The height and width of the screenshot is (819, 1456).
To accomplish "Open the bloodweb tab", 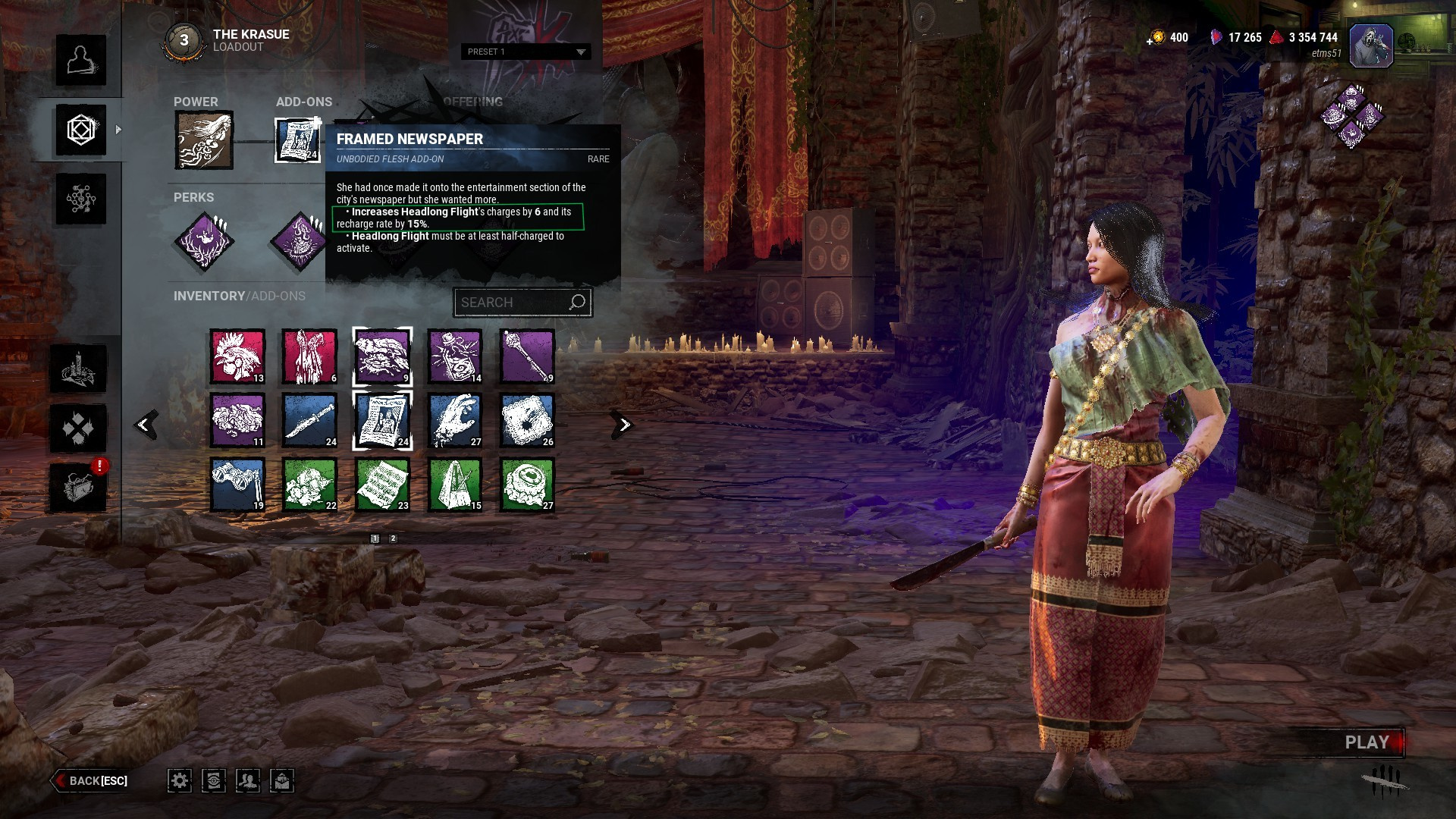I will tap(80, 199).
